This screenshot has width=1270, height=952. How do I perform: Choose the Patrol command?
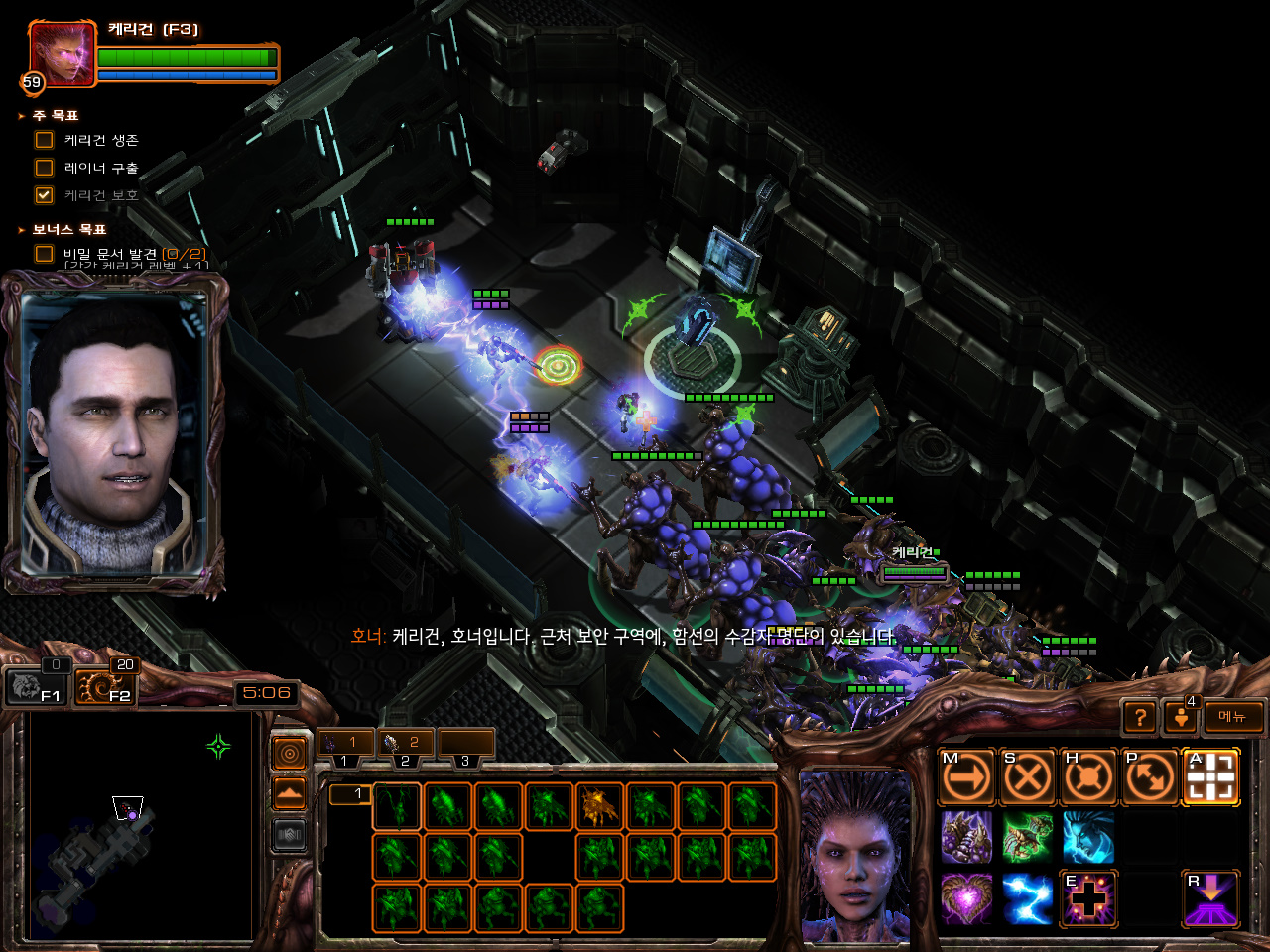[1150, 777]
